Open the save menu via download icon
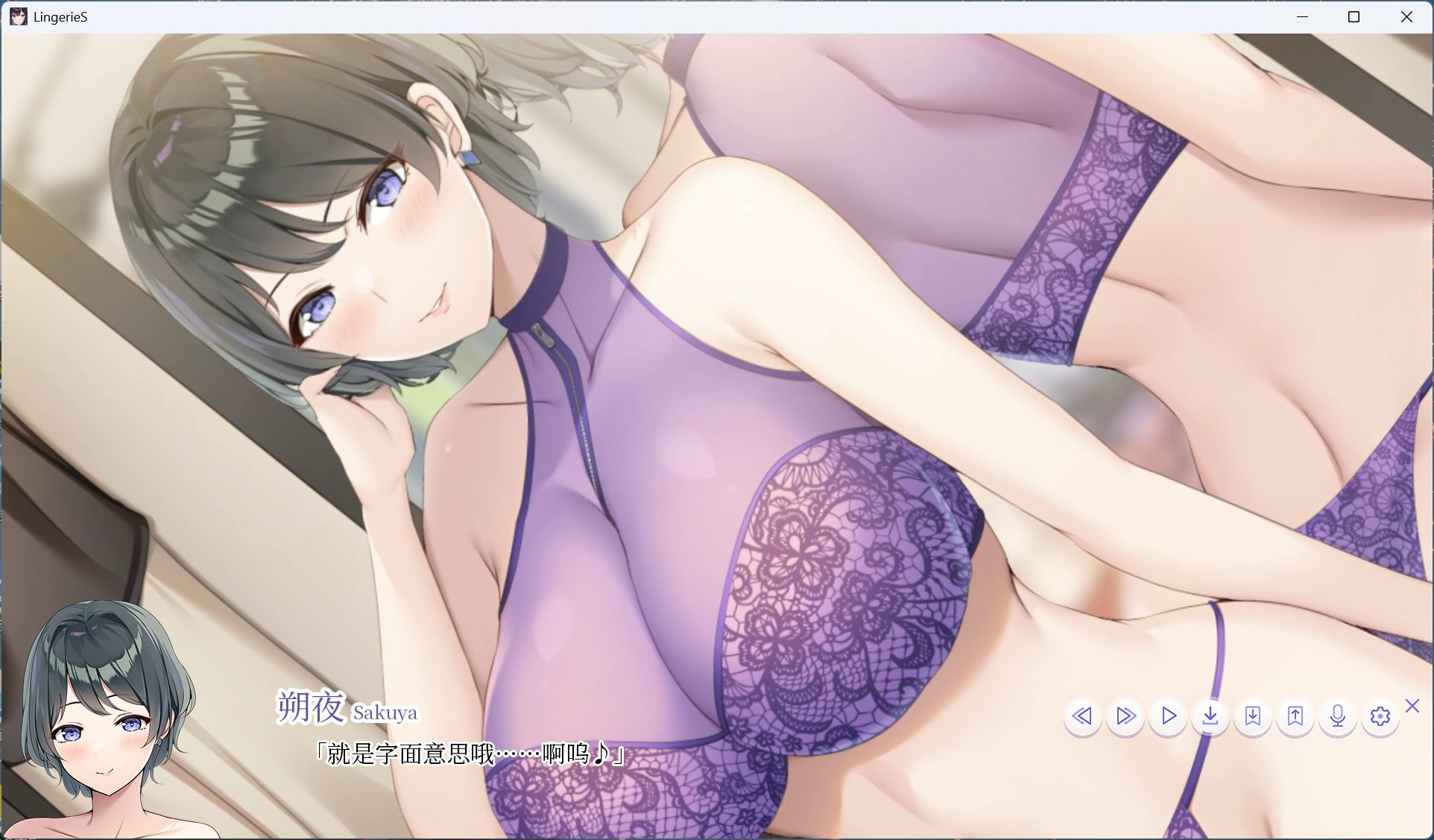The width and height of the screenshot is (1434, 840). pos(1210,716)
